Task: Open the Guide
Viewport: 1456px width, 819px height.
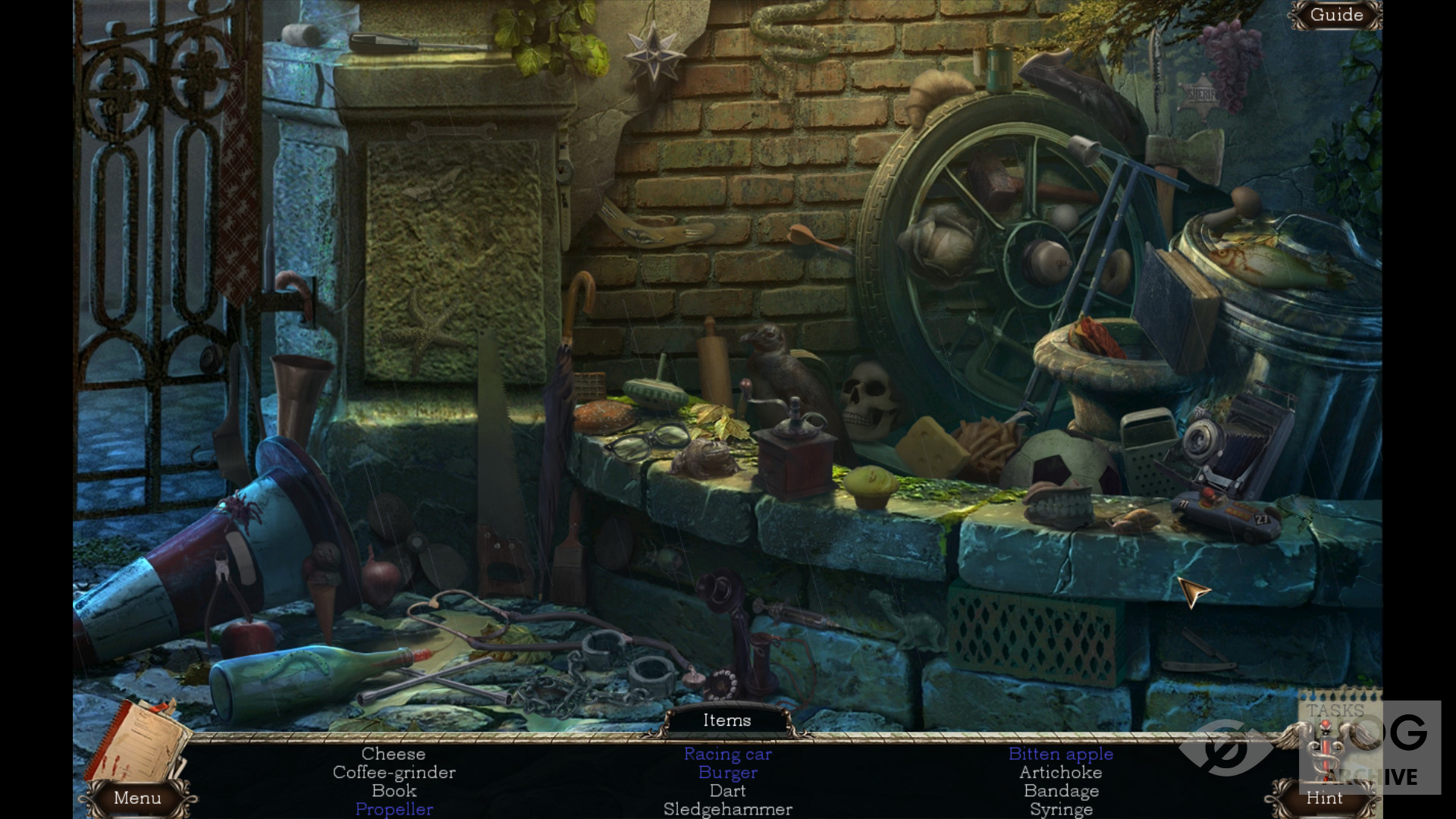Action: [x=1336, y=15]
